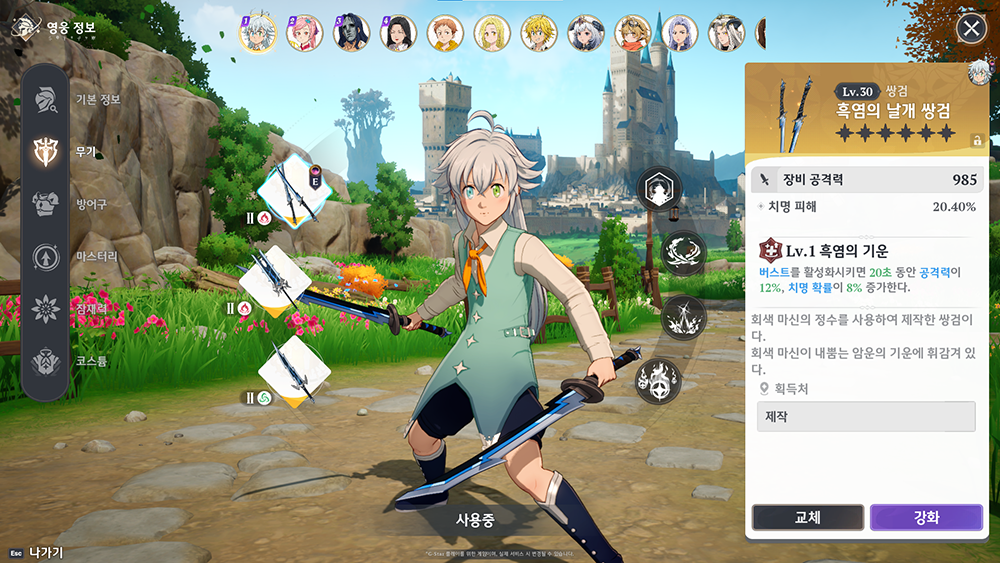Screen dimensions: 1000x563
Task: Choose the pink-haired hero portrait
Action: (x=304, y=33)
